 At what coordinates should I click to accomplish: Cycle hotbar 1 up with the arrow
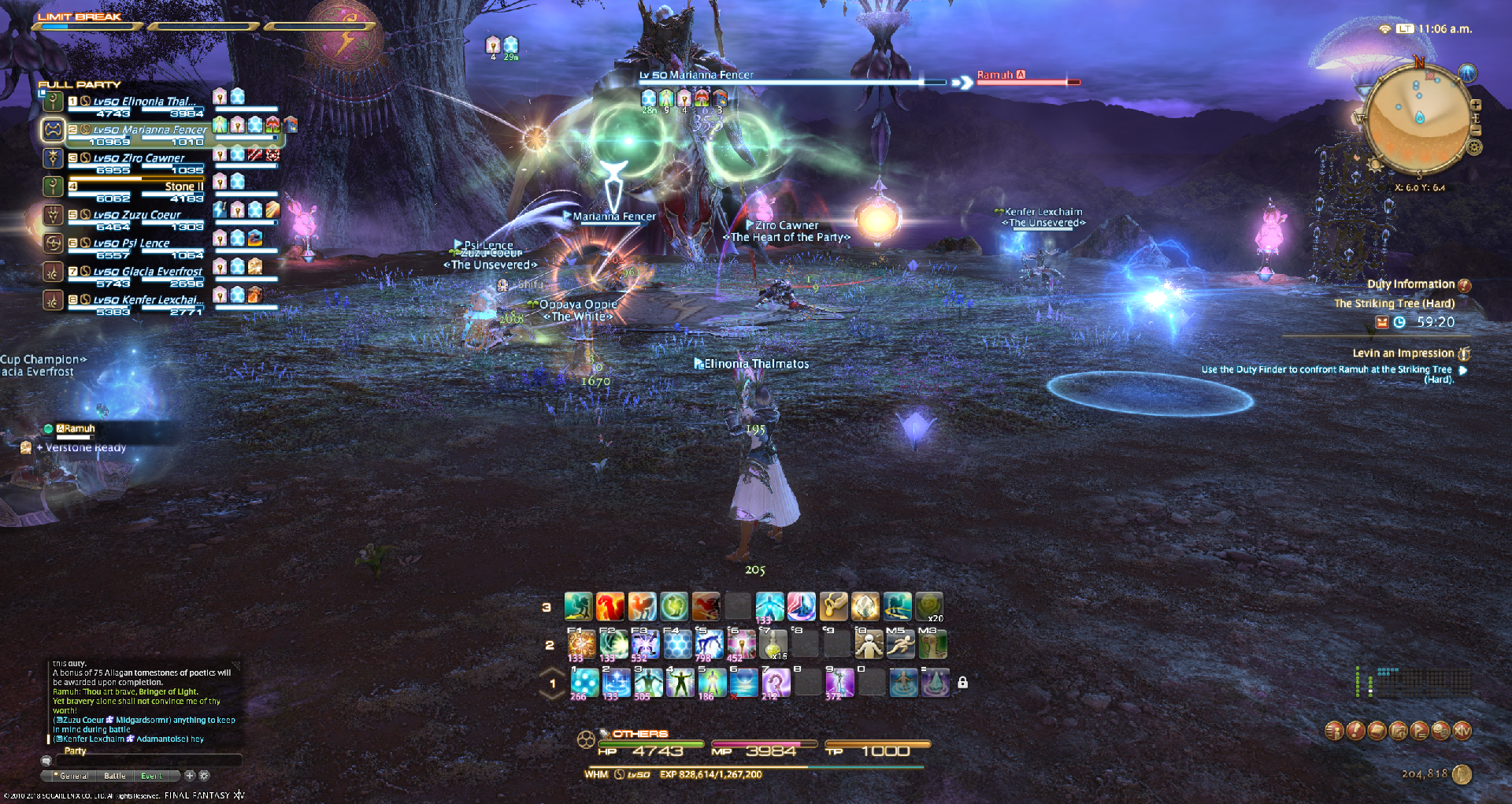tap(553, 672)
